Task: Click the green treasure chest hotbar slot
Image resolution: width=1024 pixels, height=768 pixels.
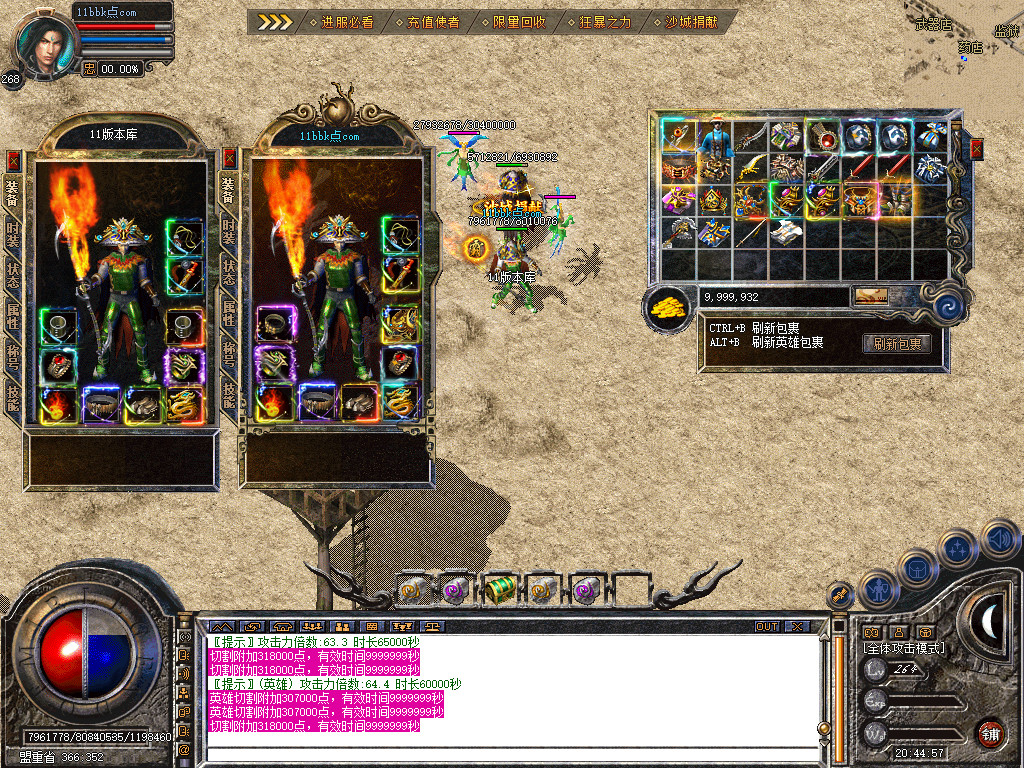Action: click(499, 590)
